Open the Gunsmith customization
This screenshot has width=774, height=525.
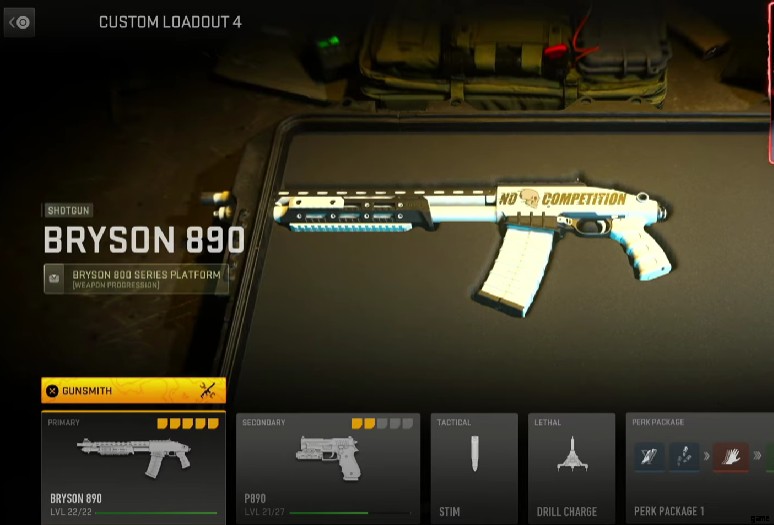point(133,390)
